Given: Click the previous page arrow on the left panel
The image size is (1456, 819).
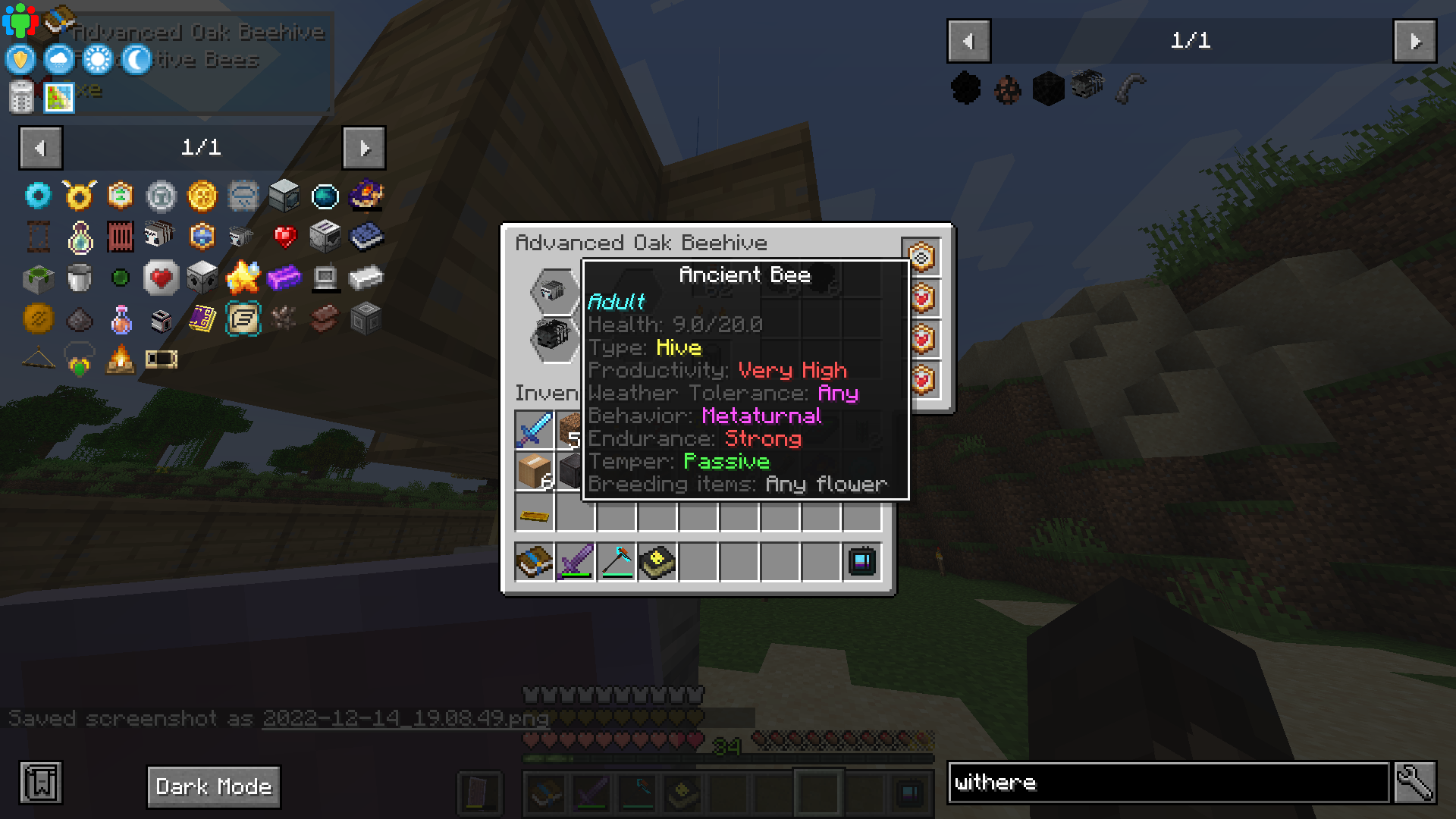Looking at the screenshot, I should [x=41, y=148].
